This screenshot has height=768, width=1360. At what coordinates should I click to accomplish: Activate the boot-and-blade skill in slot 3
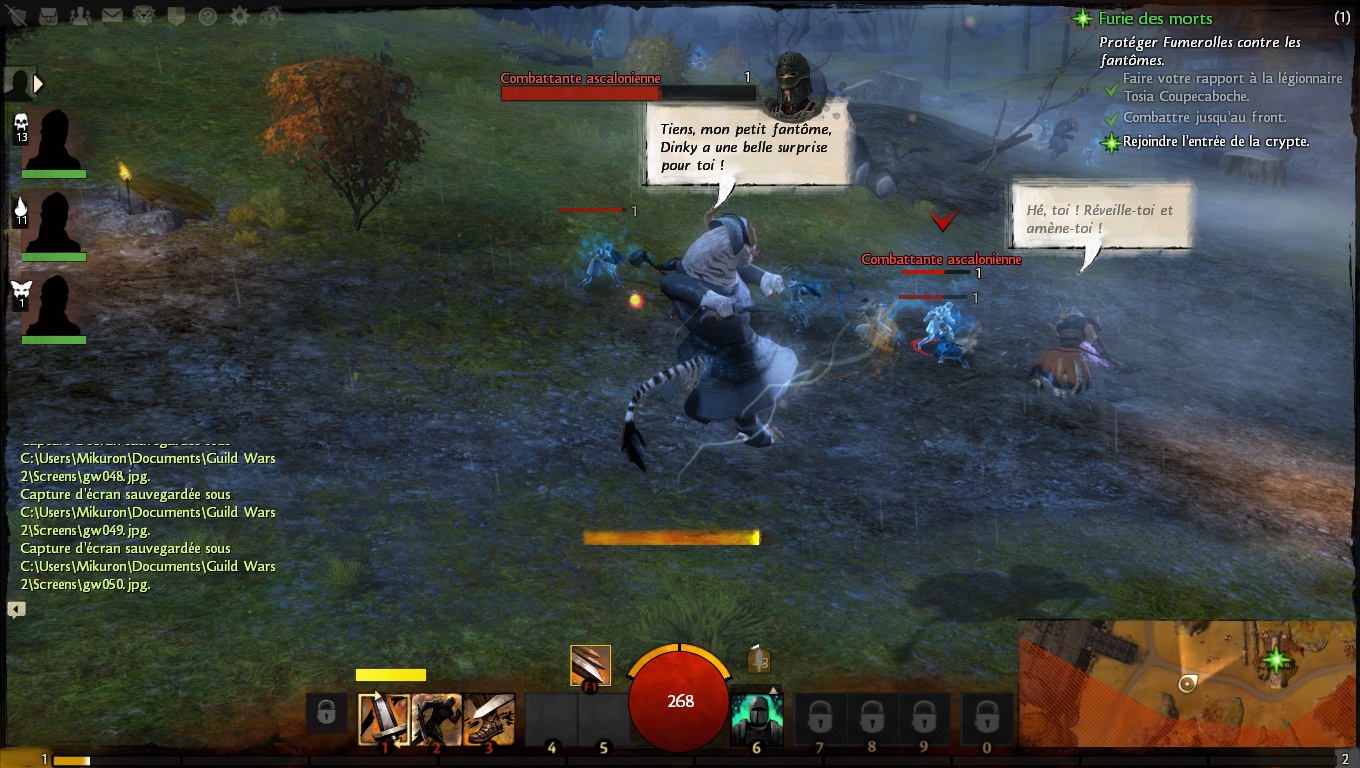point(489,720)
